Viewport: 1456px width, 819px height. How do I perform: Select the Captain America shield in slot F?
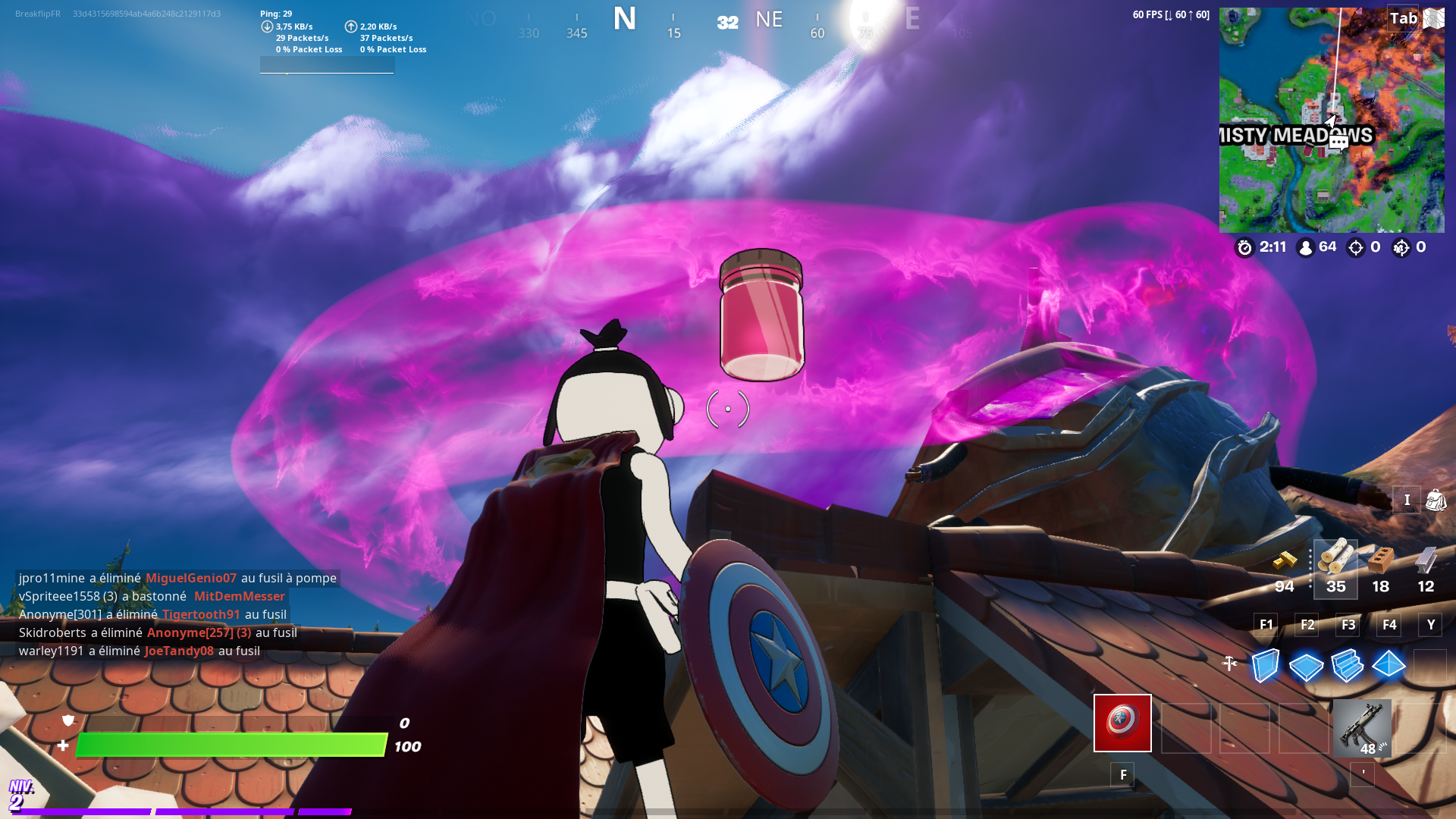click(1122, 723)
